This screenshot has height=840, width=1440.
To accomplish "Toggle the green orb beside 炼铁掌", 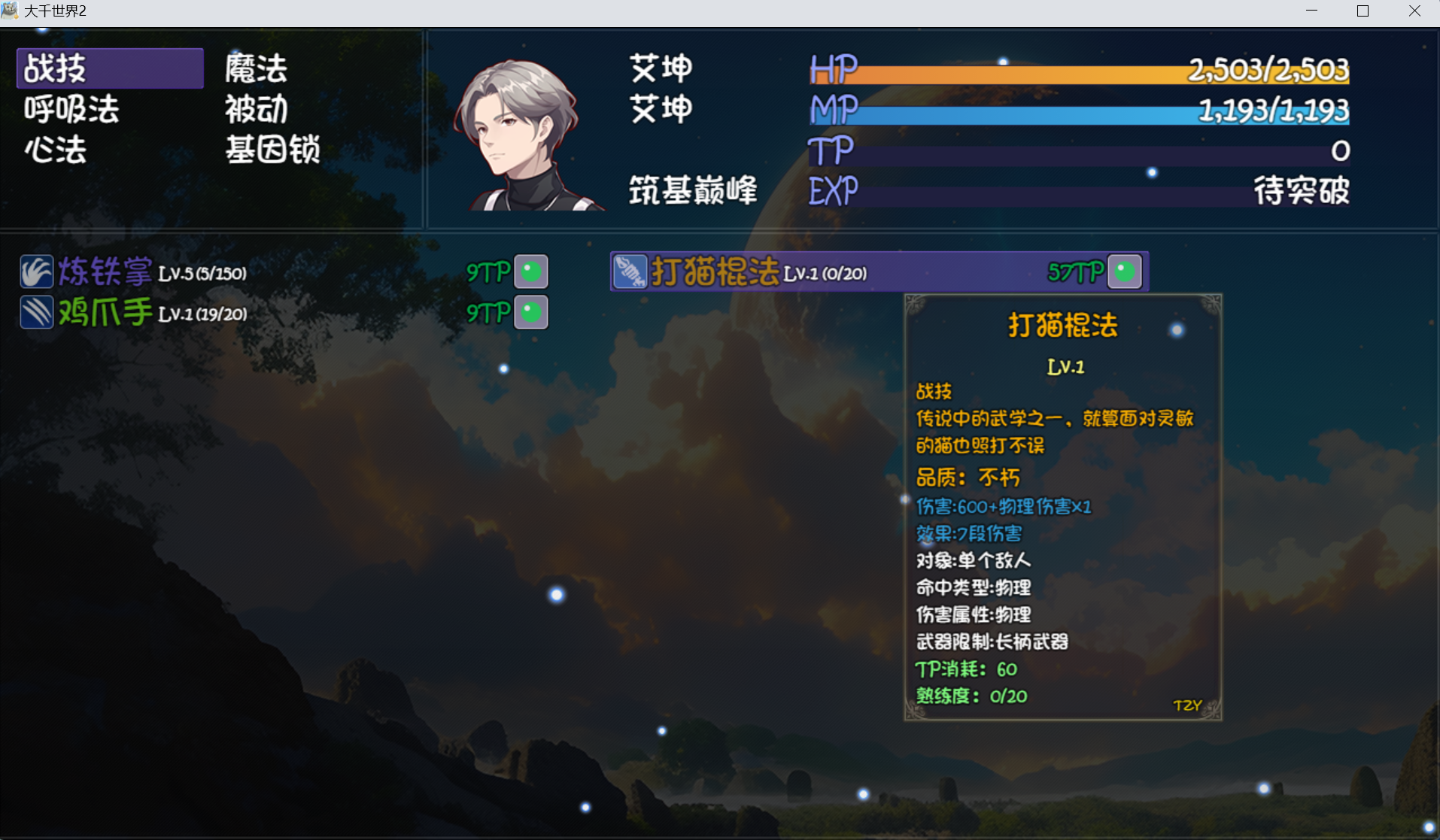I will click(x=532, y=271).
